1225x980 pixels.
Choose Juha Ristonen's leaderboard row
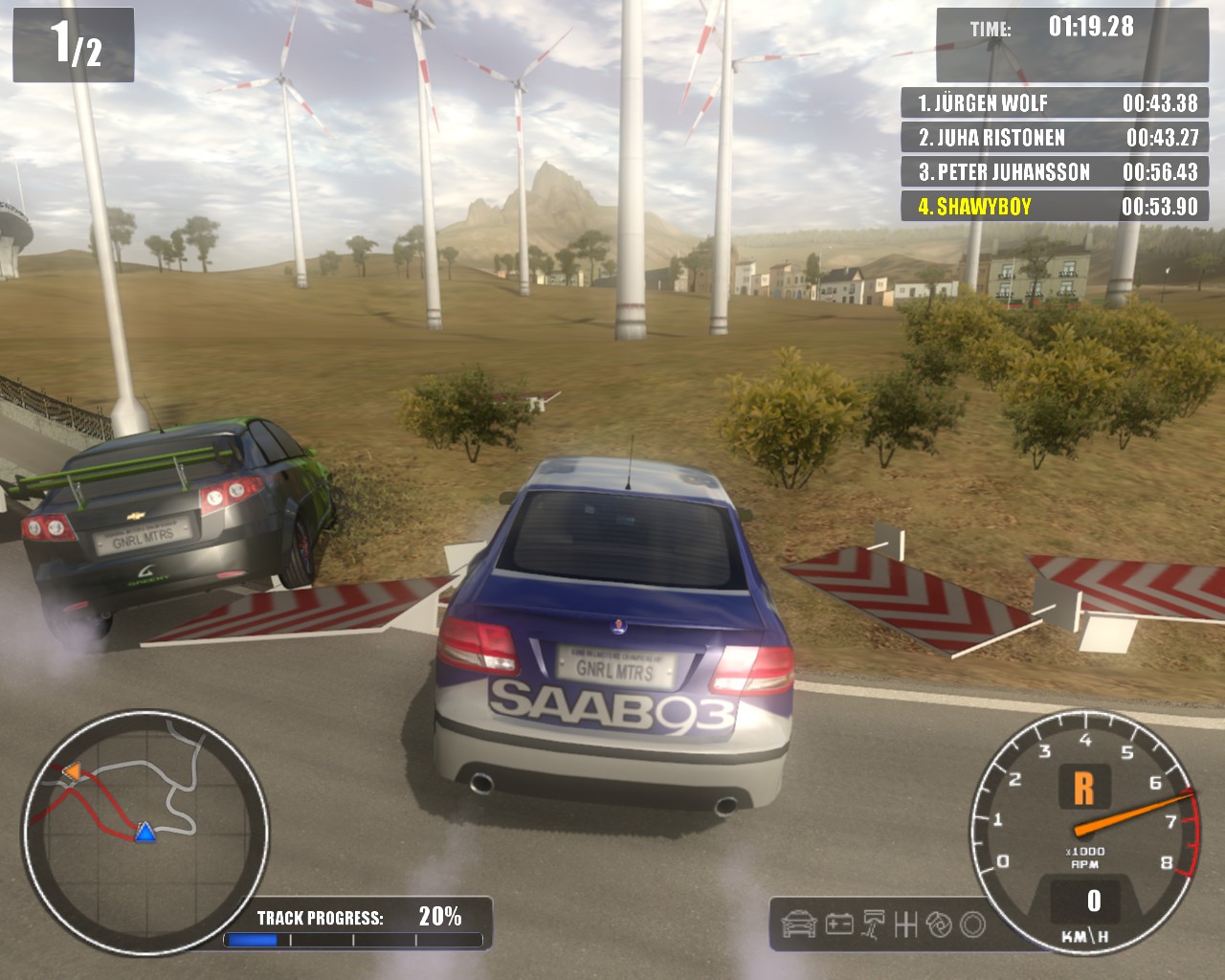[1055, 138]
